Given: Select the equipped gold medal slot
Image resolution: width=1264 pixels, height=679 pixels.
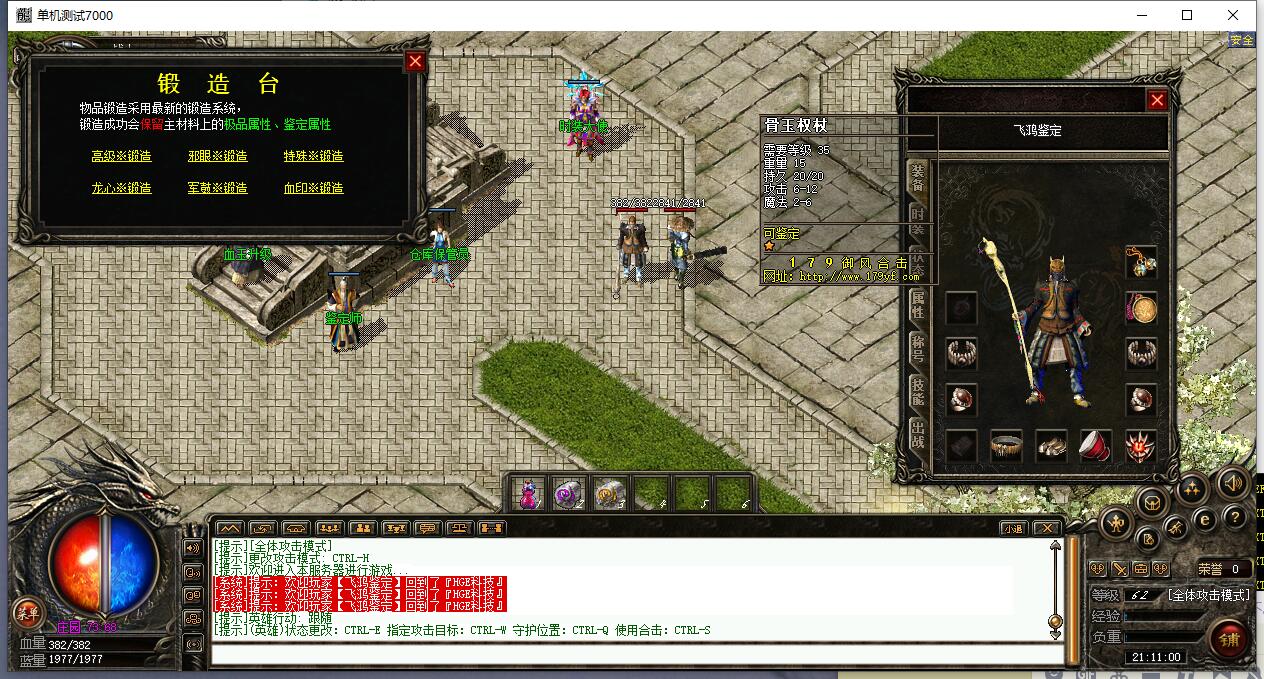Looking at the screenshot, I should click(x=1142, y=308).
